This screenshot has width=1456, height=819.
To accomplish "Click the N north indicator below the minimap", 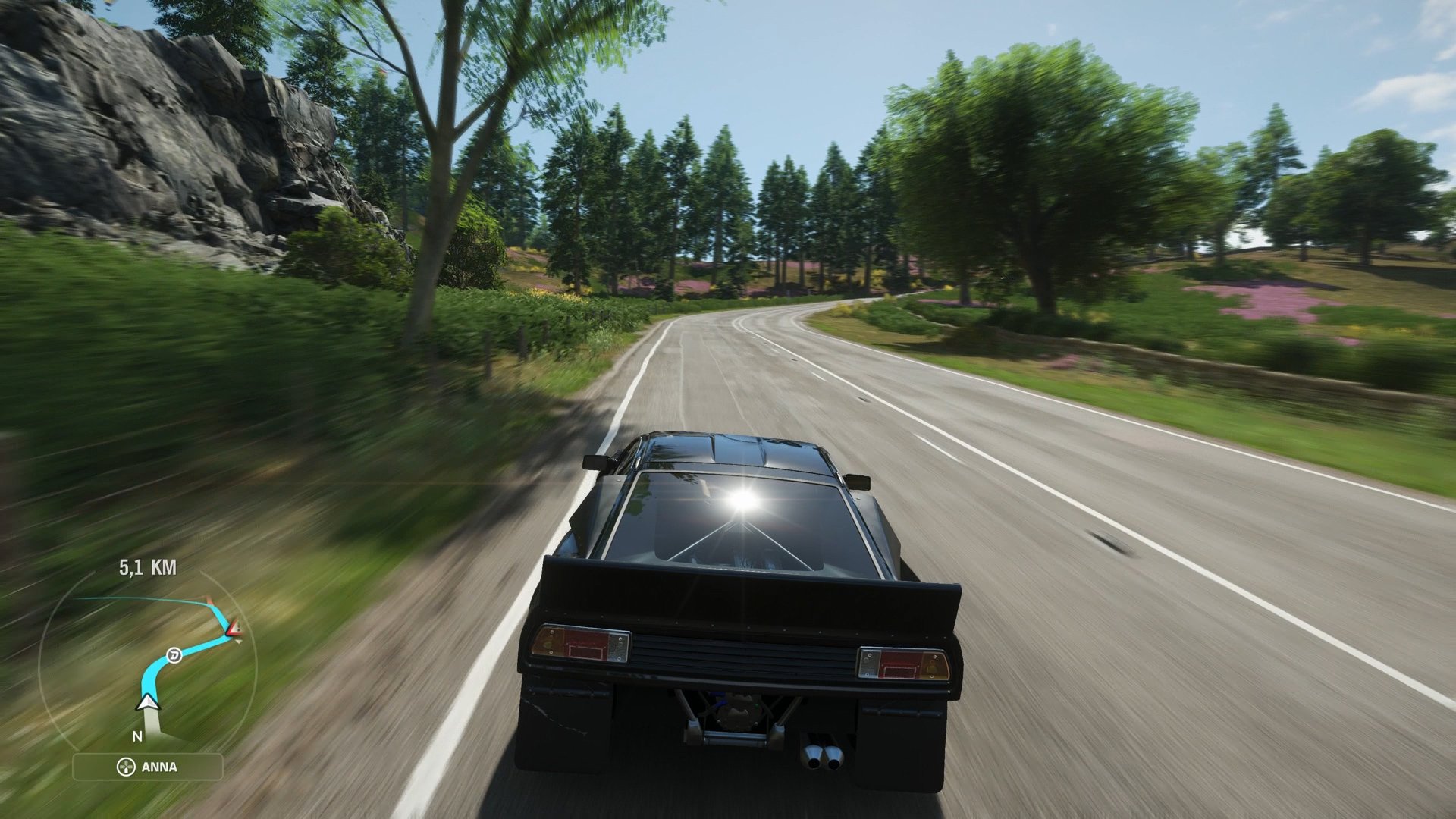I will (x=137, y=736).
